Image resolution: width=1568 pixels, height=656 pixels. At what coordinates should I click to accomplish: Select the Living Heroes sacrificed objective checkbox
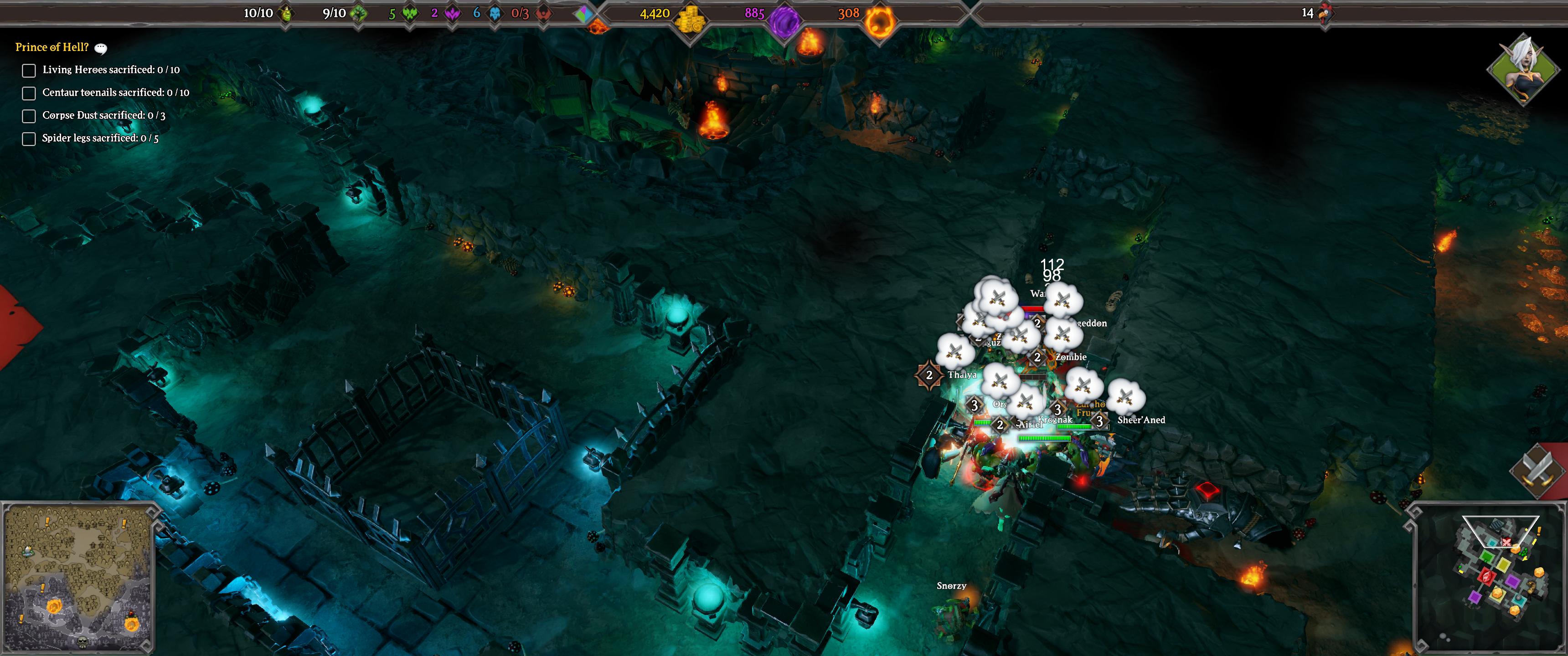tap(29, 71)
